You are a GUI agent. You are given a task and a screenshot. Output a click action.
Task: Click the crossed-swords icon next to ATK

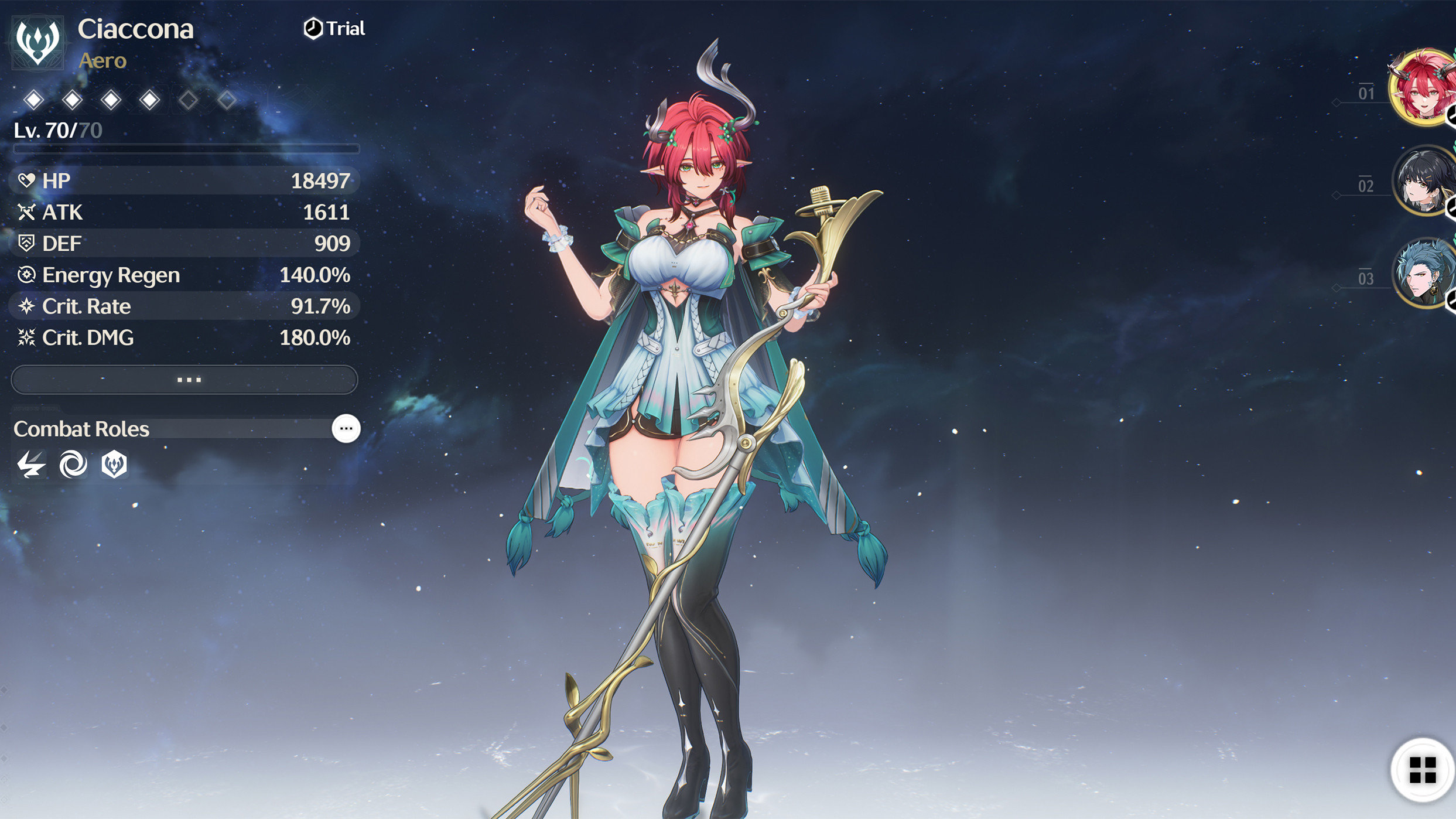pos(26,211)
